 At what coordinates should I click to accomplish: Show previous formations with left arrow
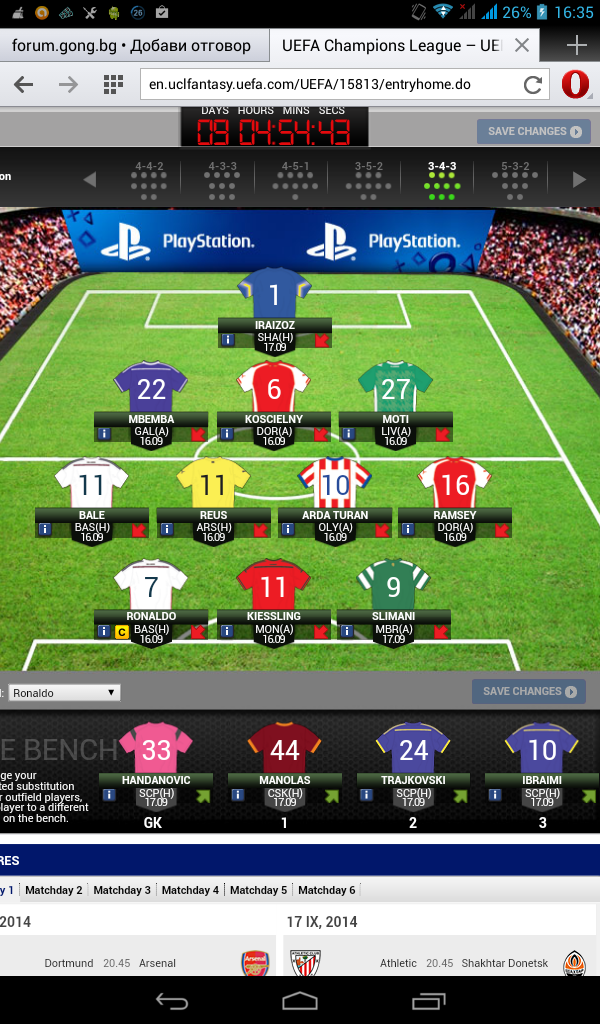tap(90, 179)
